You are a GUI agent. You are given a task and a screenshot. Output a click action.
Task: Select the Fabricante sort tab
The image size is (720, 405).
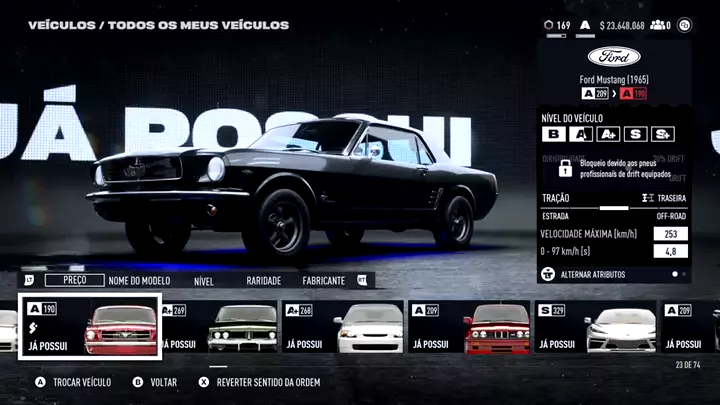coord(324,281)
